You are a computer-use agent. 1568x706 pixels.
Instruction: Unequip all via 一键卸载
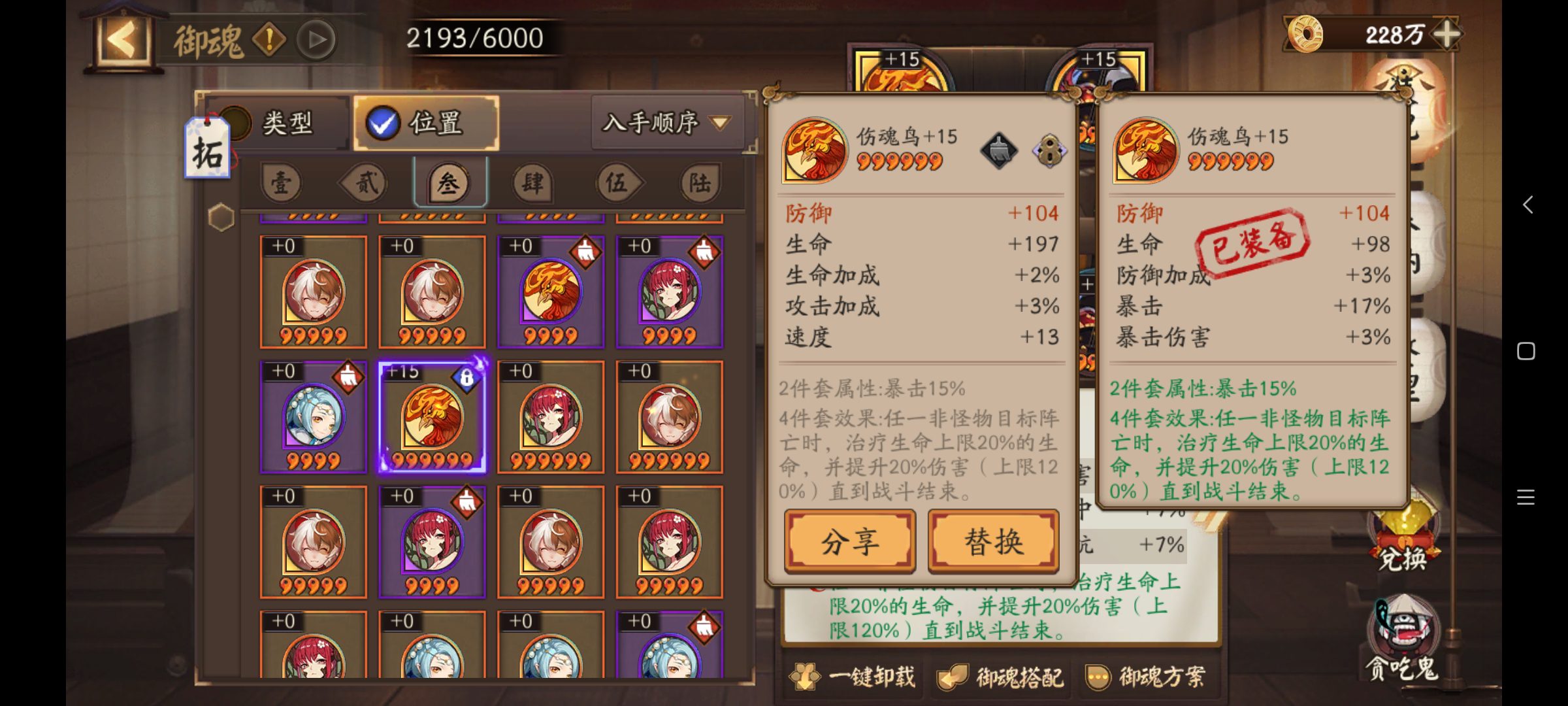point(855,677)
